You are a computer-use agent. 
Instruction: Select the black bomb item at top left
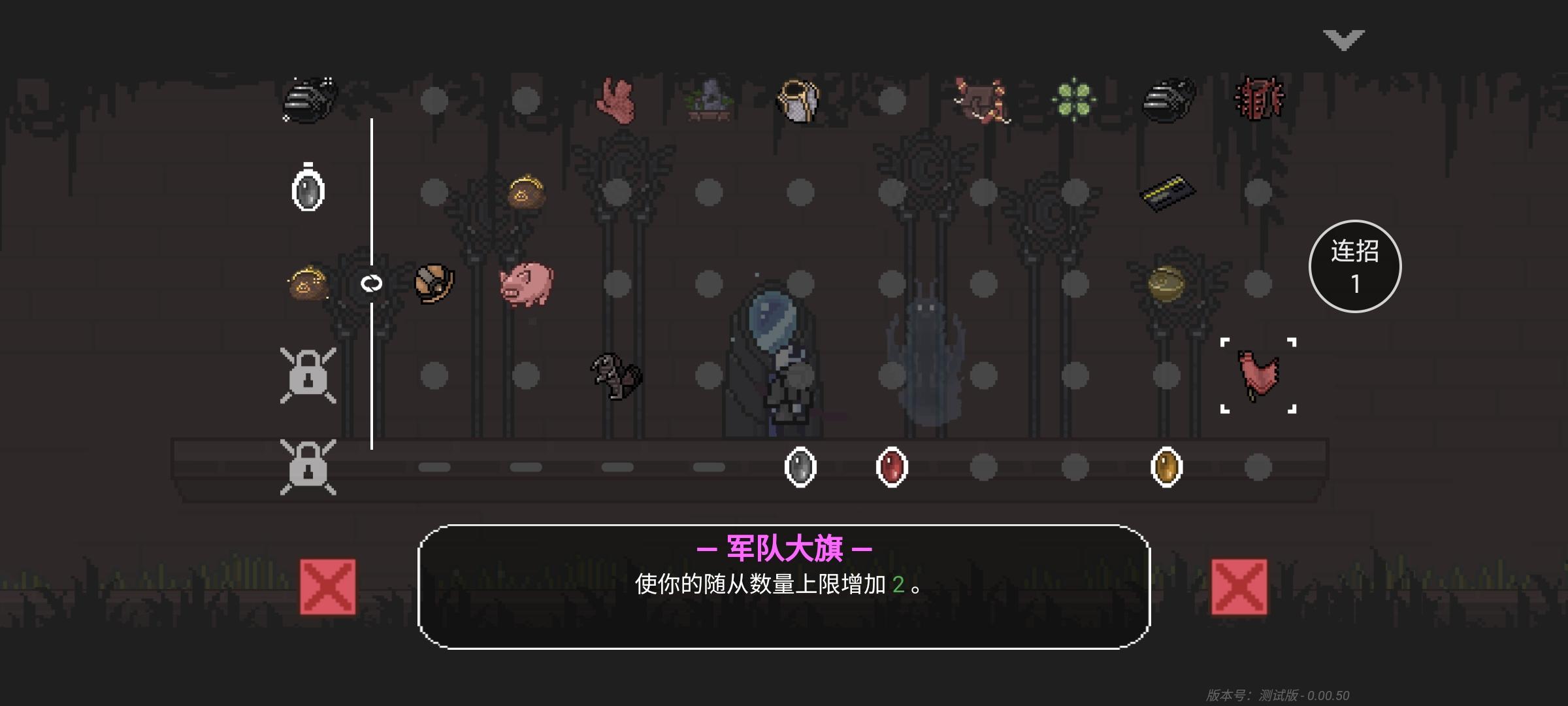(310, 98)
